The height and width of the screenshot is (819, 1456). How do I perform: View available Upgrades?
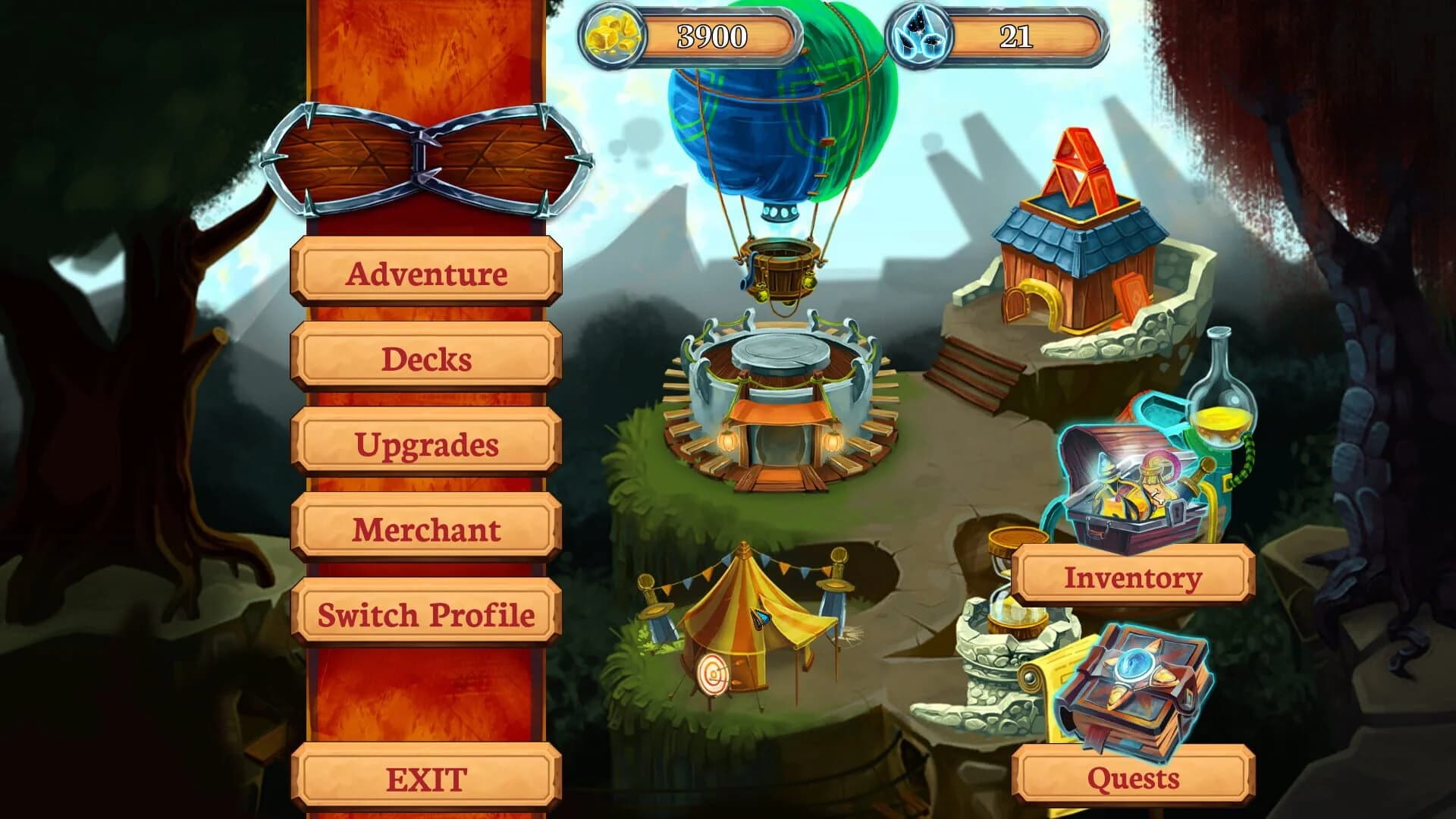click(426, 445)
